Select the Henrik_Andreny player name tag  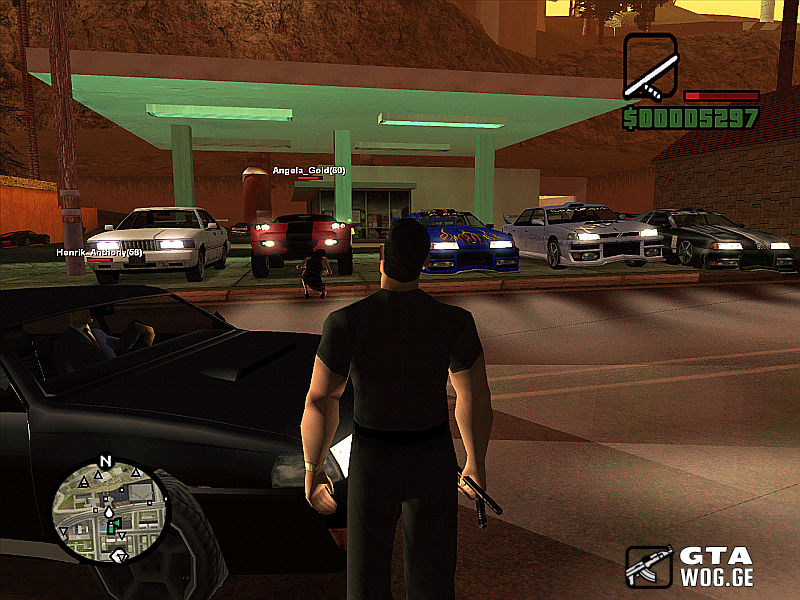pos(99,253)
